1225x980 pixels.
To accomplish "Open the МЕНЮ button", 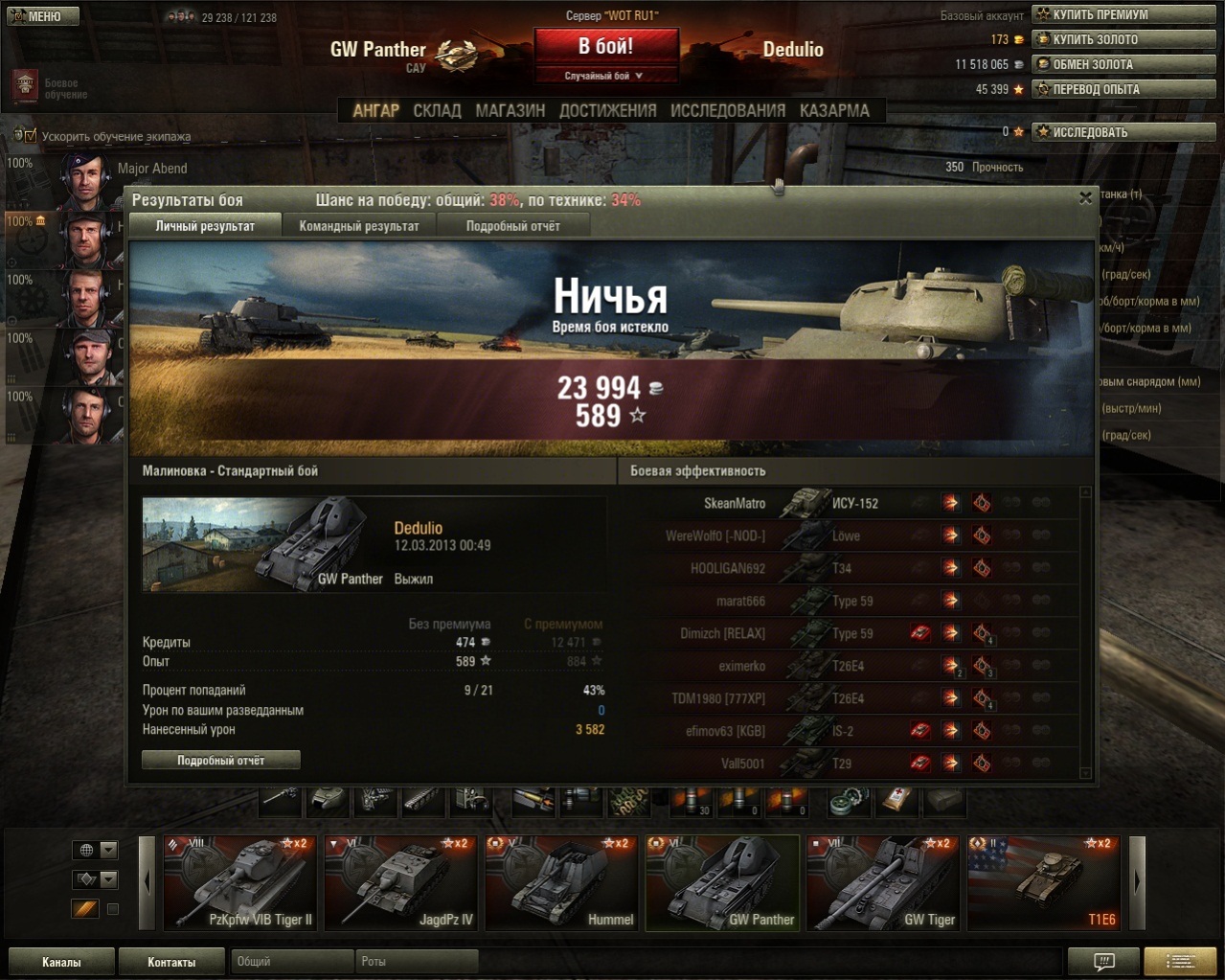I will [43, 16].
